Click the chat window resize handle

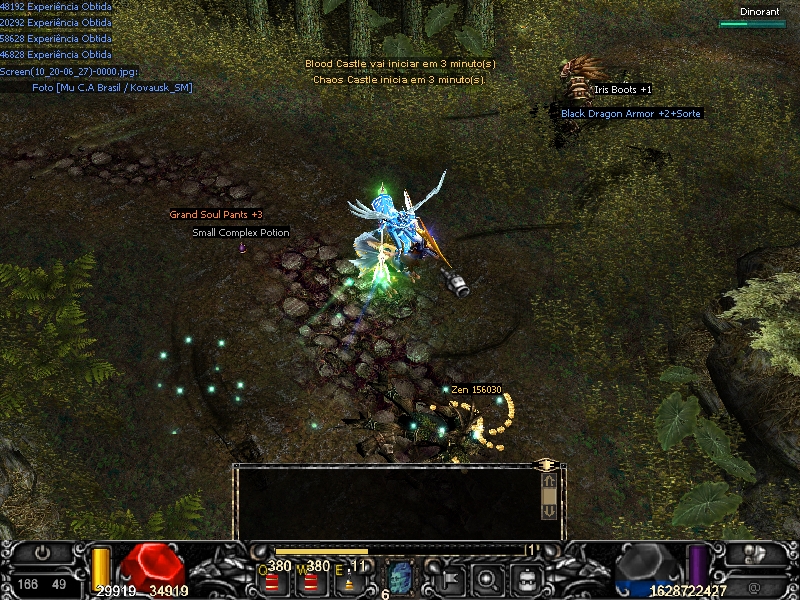point(547,465)
